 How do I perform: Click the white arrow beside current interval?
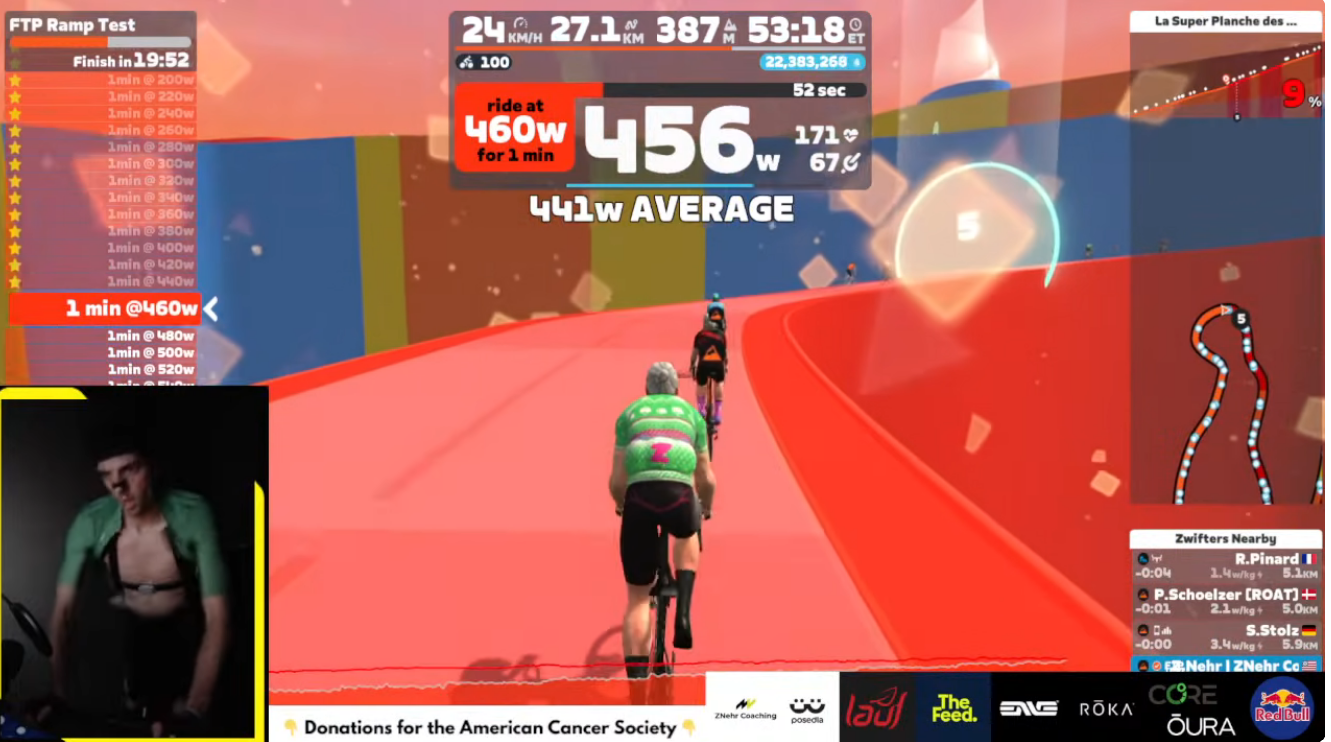click(211, 310)
